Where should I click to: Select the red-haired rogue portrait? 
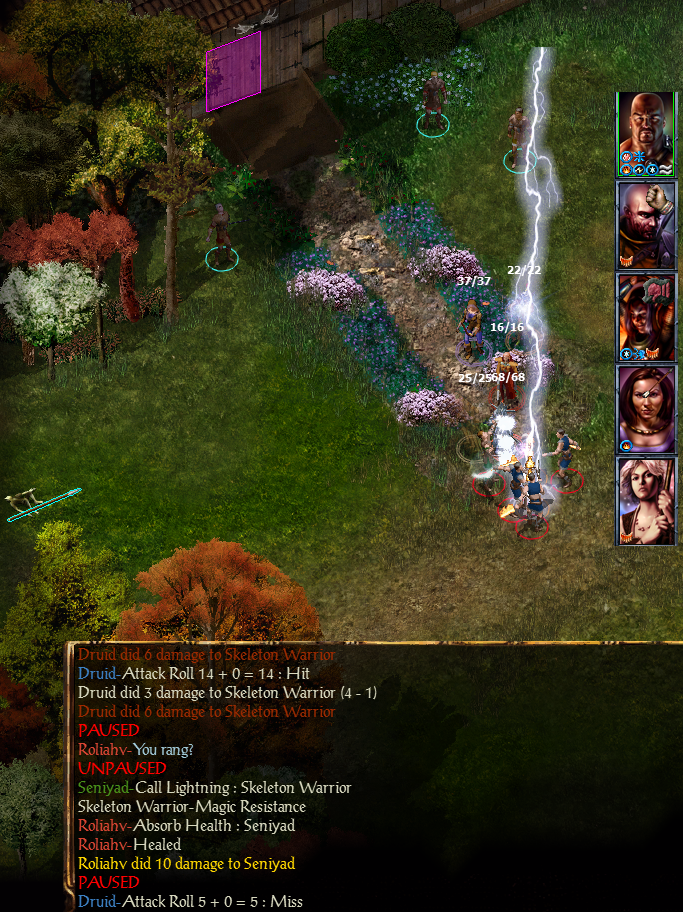click(x=647, y=316)
